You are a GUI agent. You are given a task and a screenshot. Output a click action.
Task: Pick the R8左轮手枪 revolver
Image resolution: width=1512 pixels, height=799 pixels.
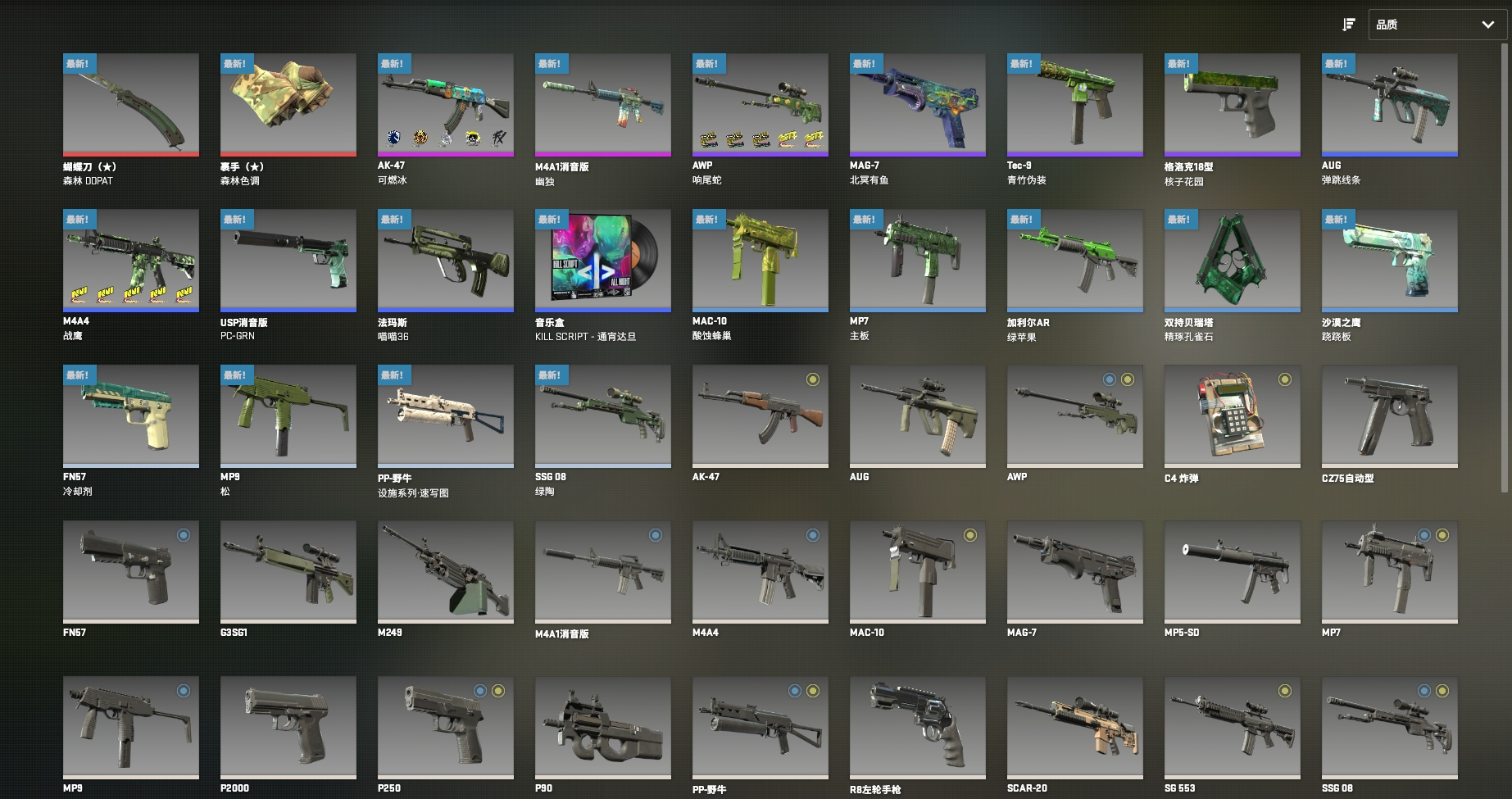918,727
